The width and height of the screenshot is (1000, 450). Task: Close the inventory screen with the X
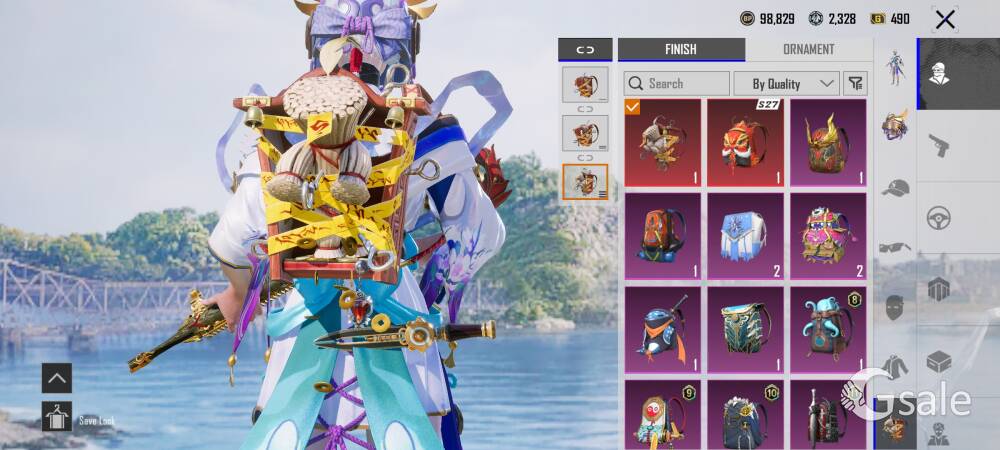click(x=944, y=19)
